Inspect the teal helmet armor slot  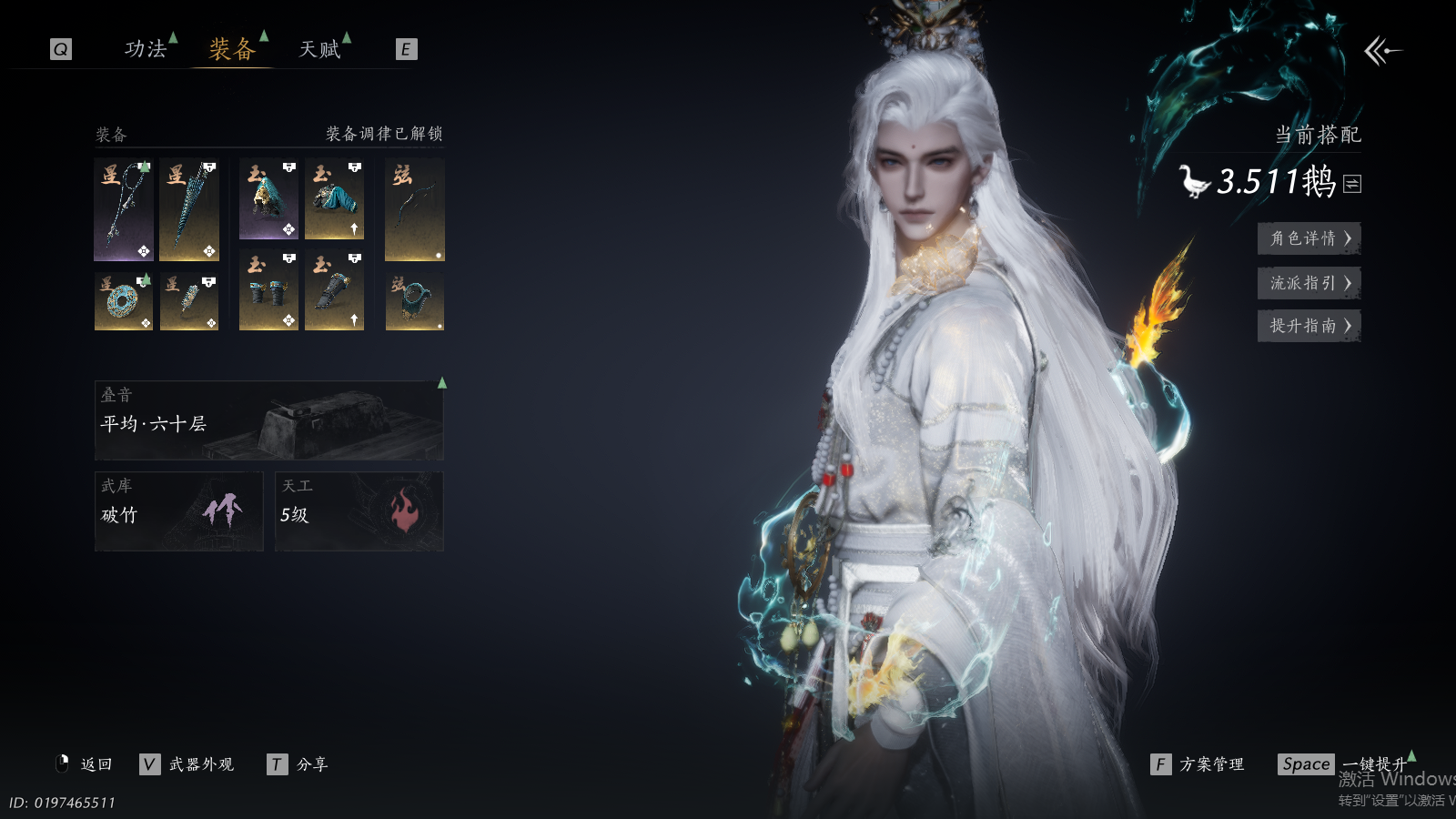coord(268,199)
